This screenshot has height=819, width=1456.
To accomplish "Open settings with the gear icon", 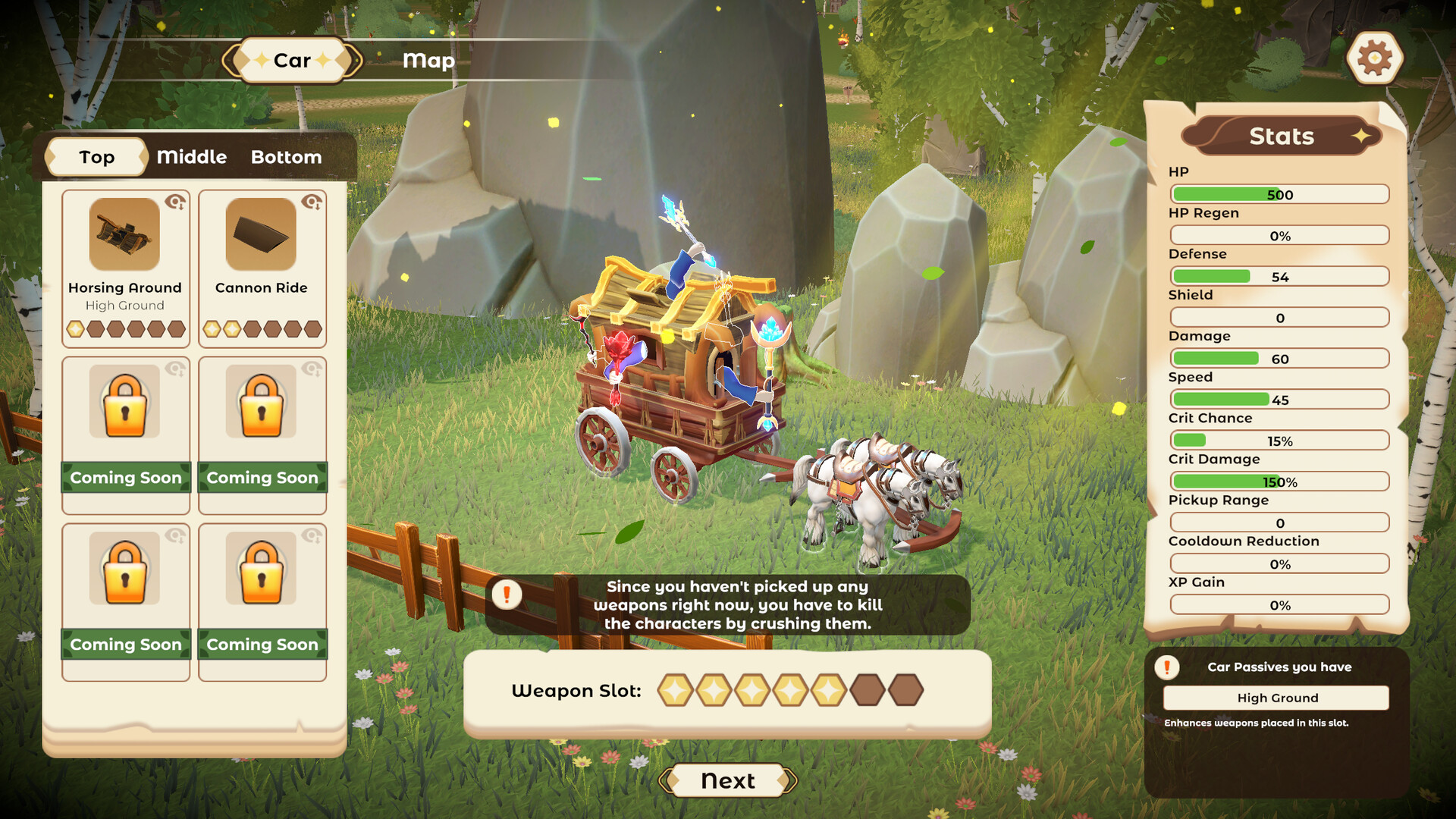I will (x=1374, y=58).
